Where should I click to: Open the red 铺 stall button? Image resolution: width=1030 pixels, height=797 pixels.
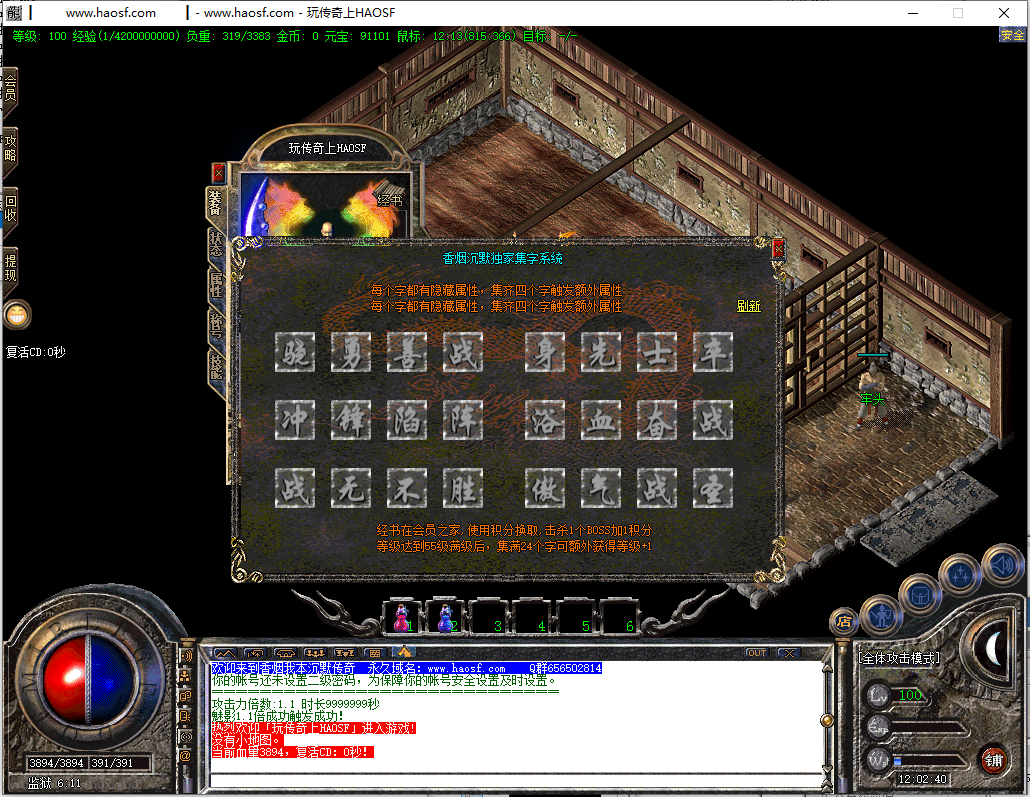coord(992,759)
